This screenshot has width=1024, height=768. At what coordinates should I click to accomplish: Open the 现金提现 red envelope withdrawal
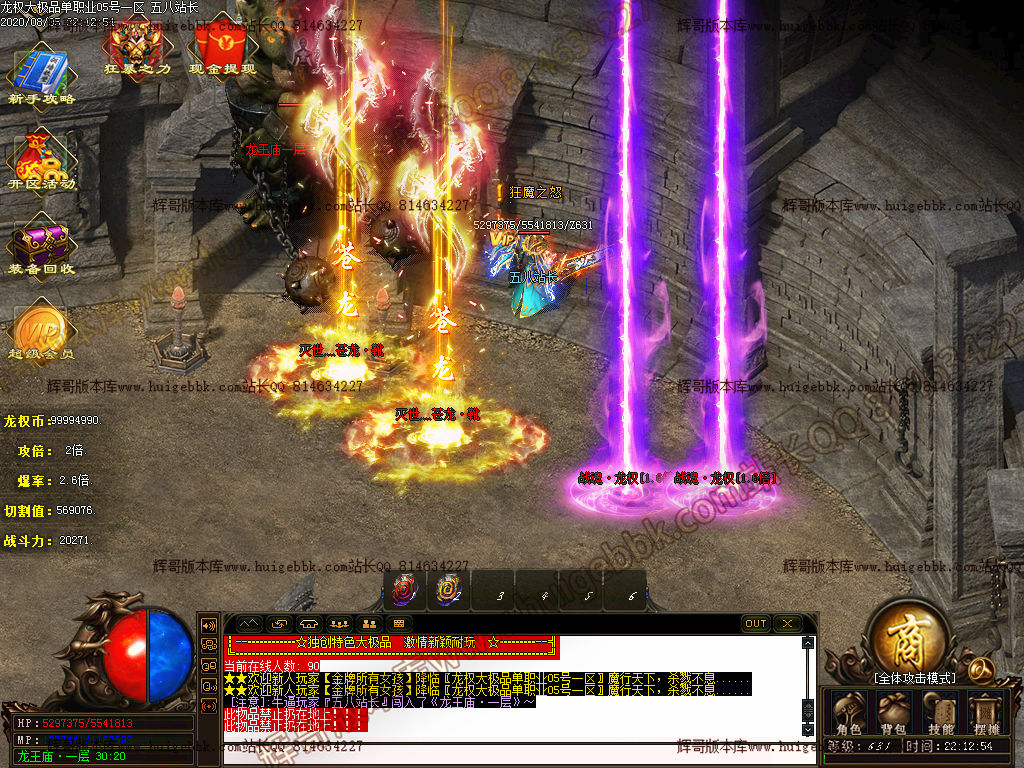[x=222, y=44]
